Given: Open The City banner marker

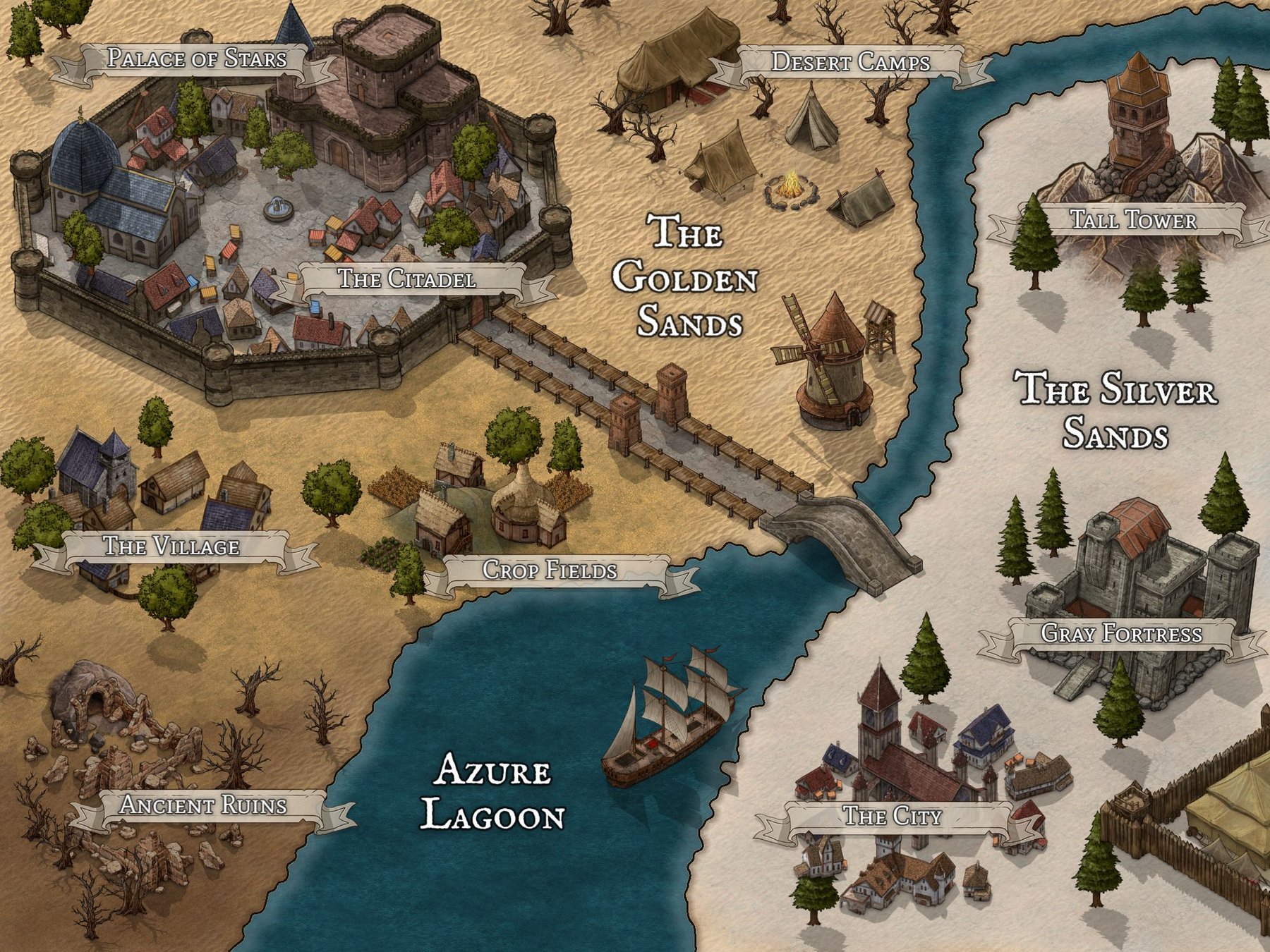Looking at the screenshot, I should pyautogui.click(x=893, y=817).
